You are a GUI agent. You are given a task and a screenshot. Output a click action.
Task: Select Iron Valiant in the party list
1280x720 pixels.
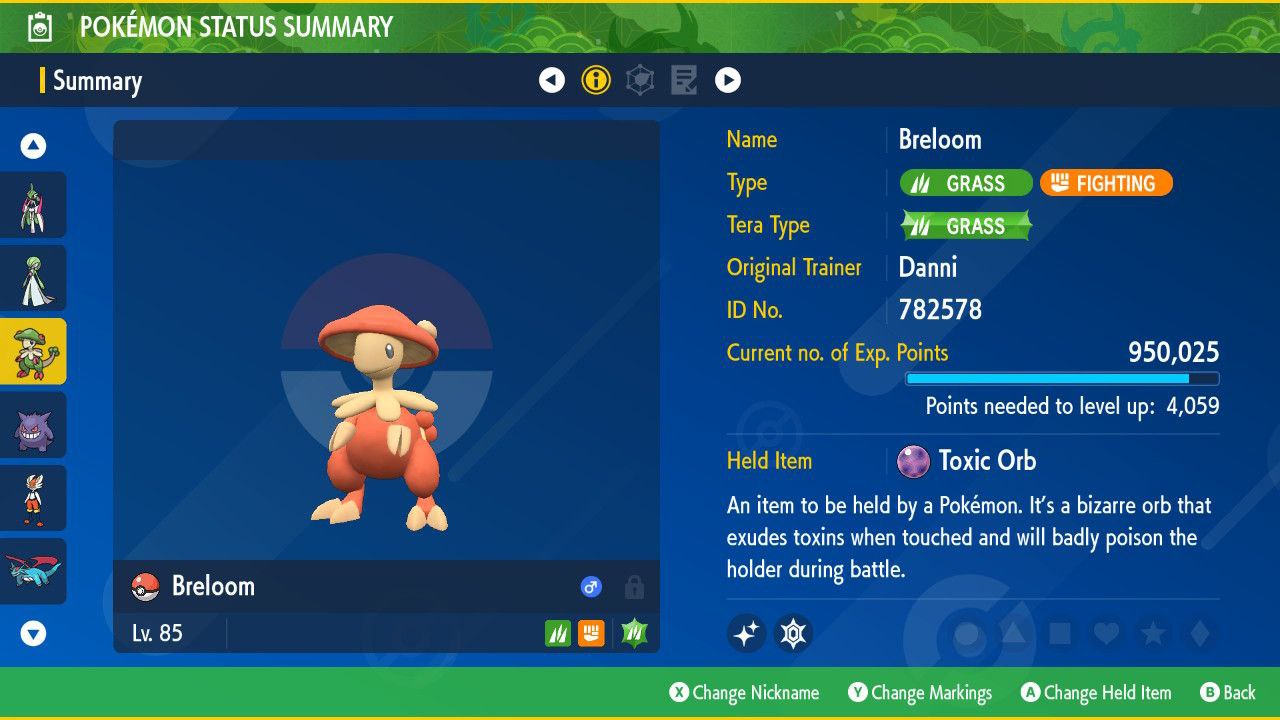point(33,205)
